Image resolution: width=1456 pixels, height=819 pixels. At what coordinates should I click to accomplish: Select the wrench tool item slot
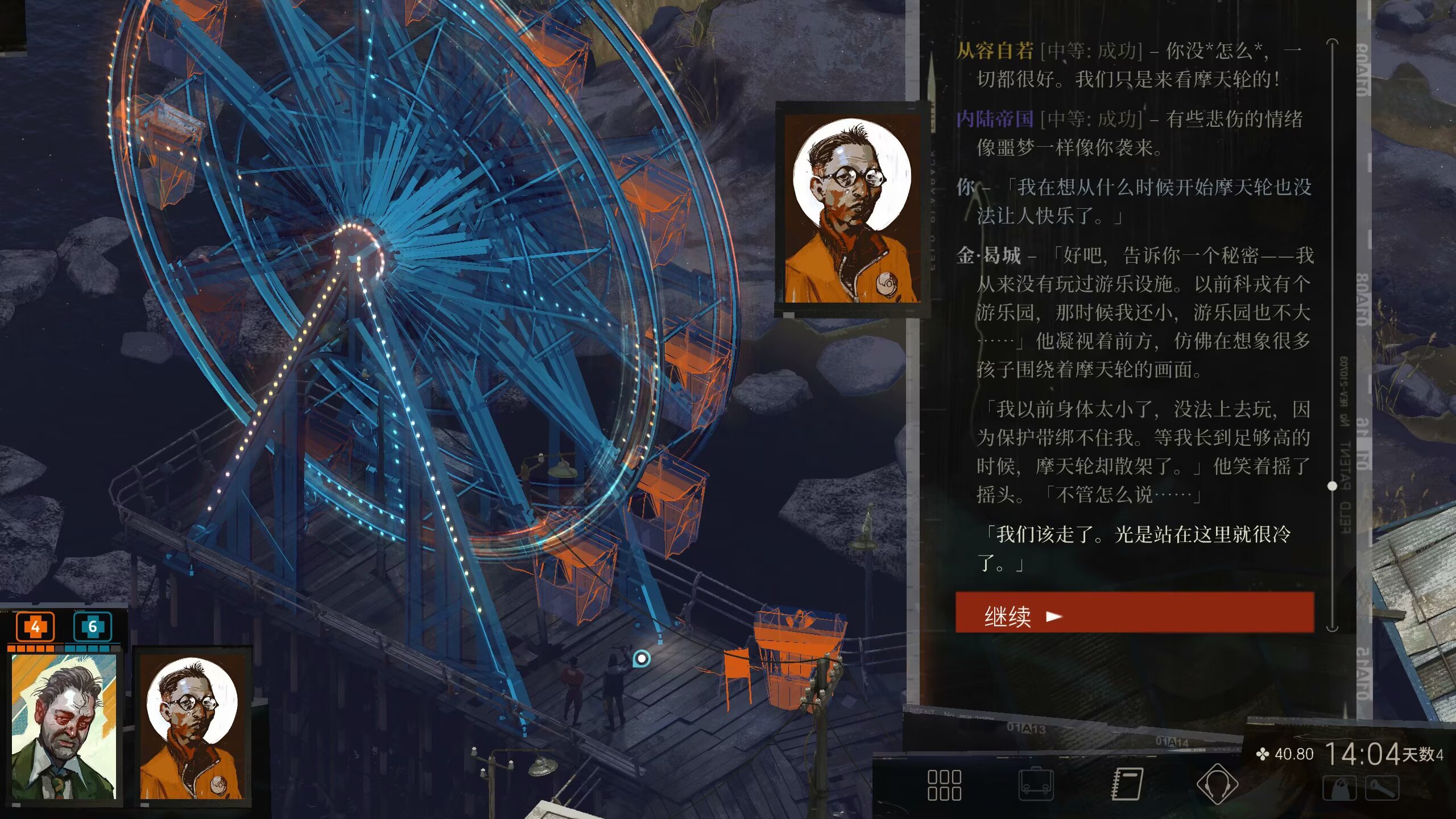(1383, 789)
